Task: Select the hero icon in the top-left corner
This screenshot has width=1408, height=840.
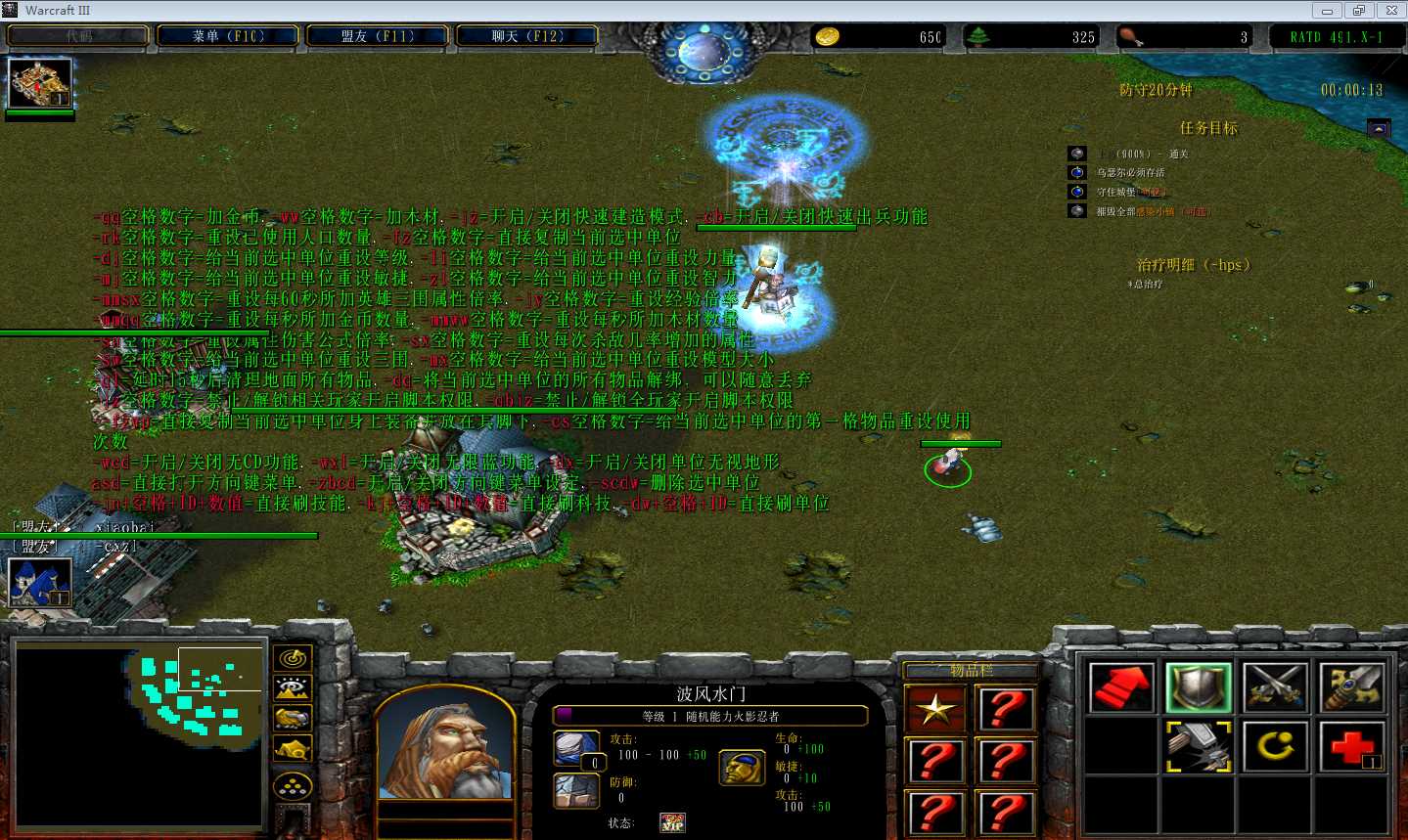Action: pyautogui.click(x=39, y=83)
